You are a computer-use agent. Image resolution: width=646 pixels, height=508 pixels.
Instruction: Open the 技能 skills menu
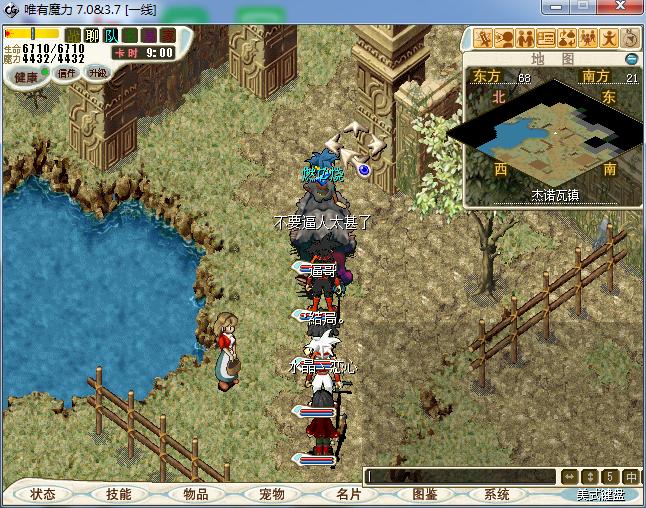point(118,494)
